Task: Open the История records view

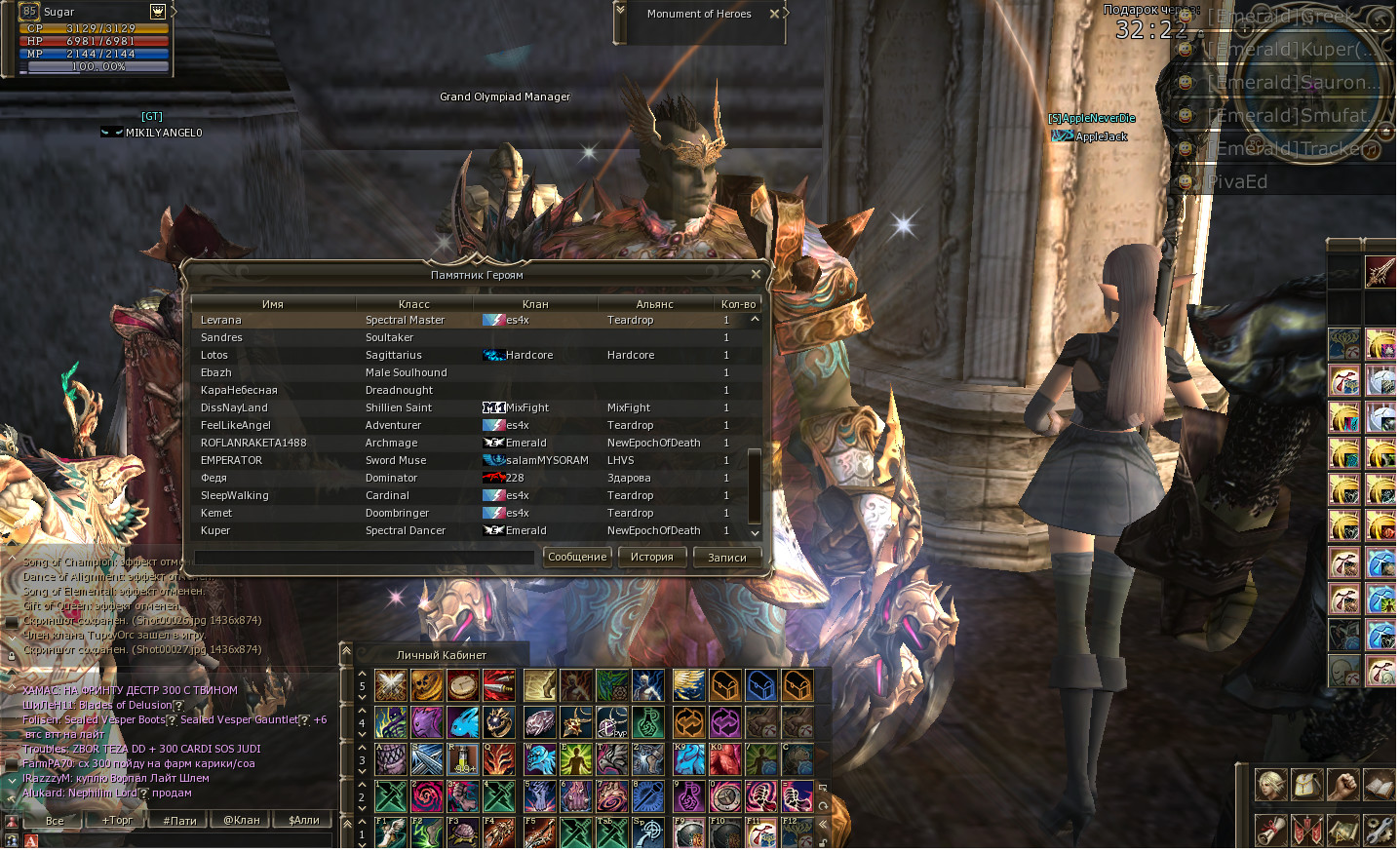Action: pyautogui.click(x=651, y=557)
